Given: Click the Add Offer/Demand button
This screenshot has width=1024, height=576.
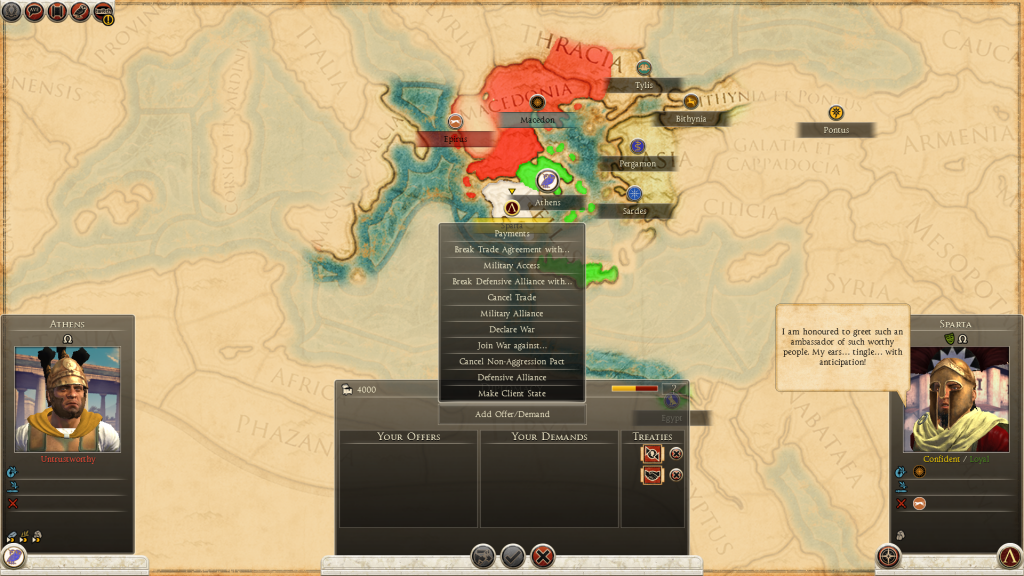Looking at the screenshot, I should tap(512, 414).
